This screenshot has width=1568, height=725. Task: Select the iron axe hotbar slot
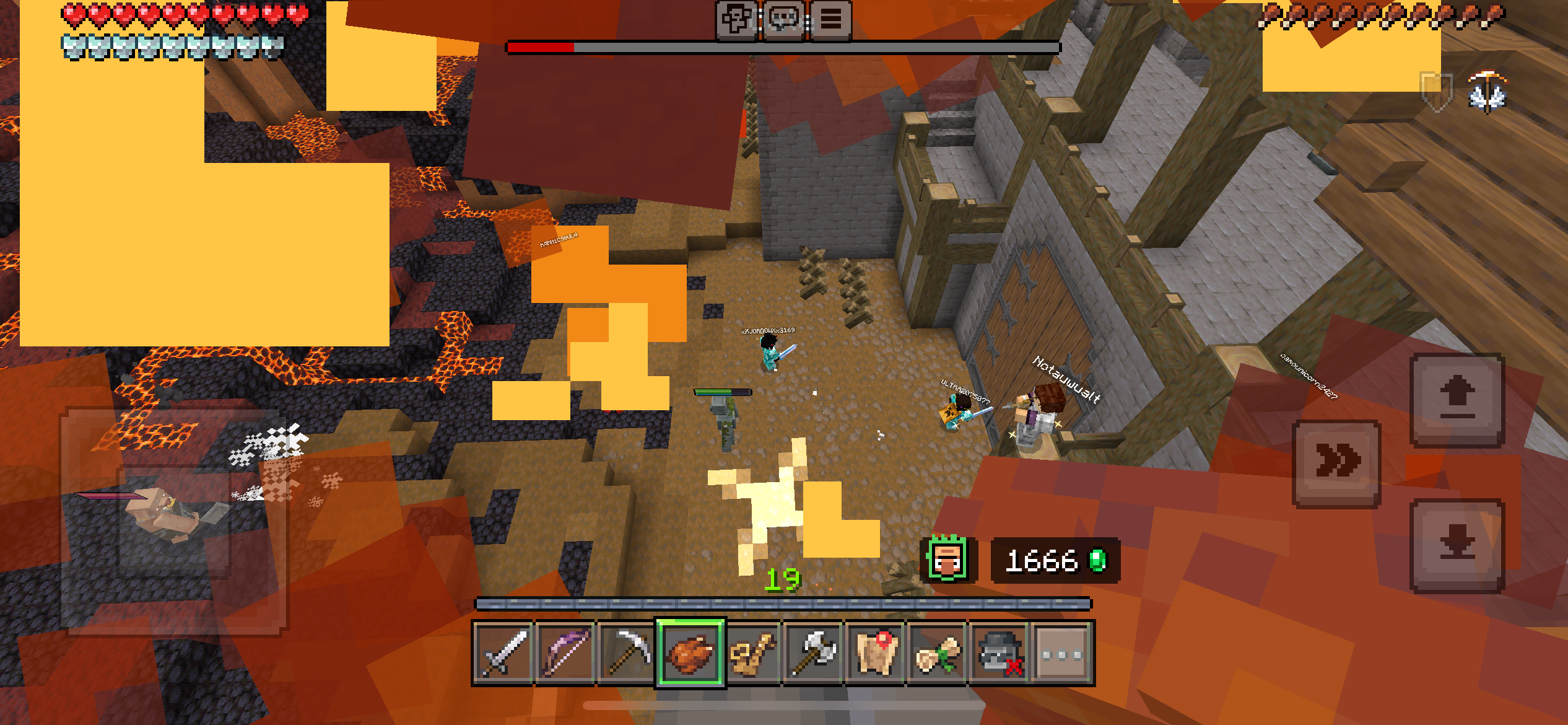click(x=814, y=652)
